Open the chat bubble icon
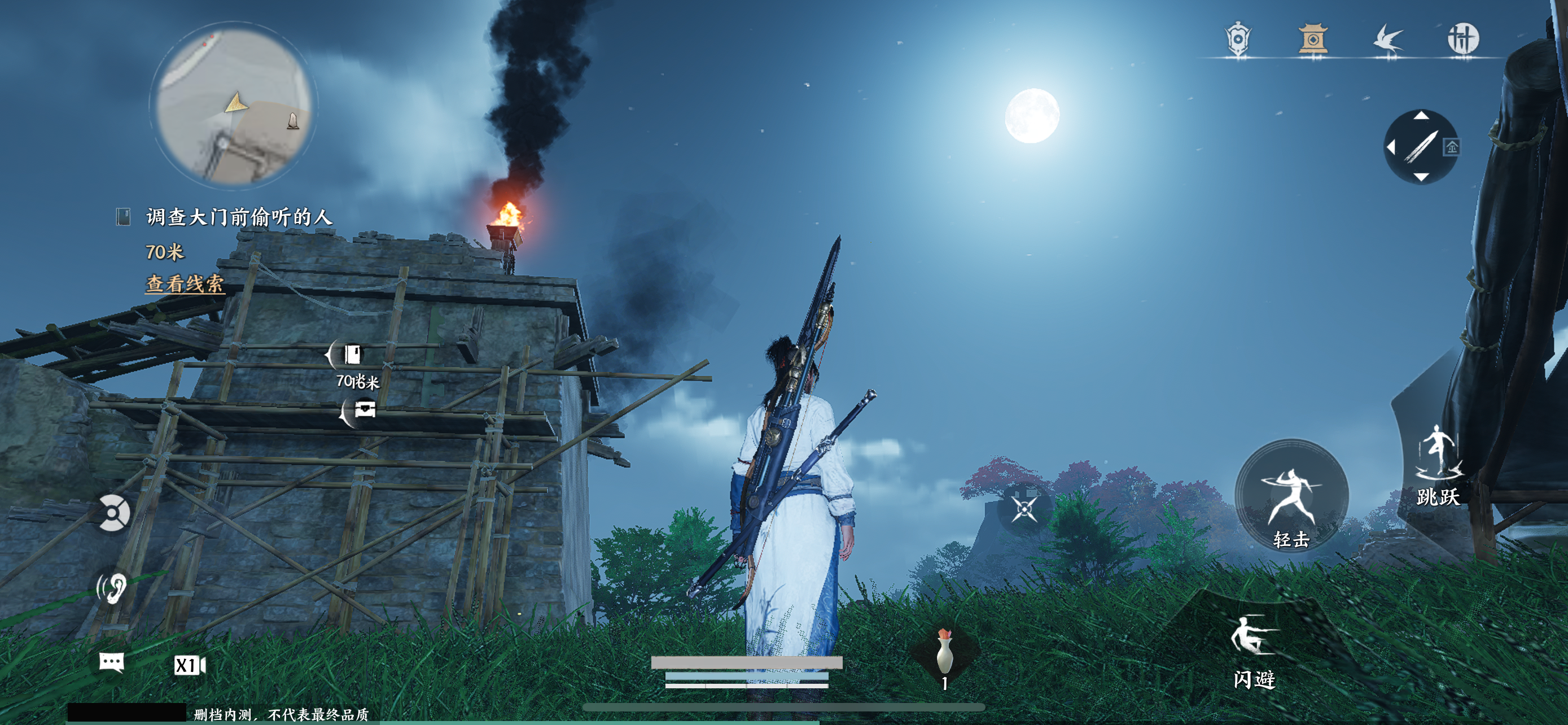This screenshot has width=1568, height=725. [111, 662]
